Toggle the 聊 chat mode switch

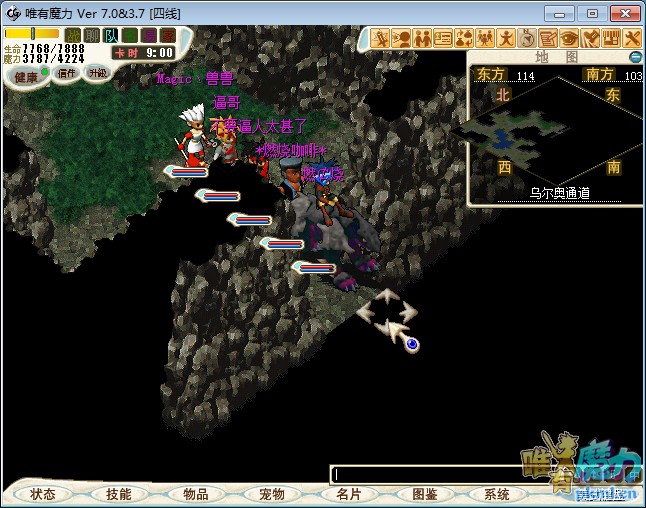pos(92,35)
